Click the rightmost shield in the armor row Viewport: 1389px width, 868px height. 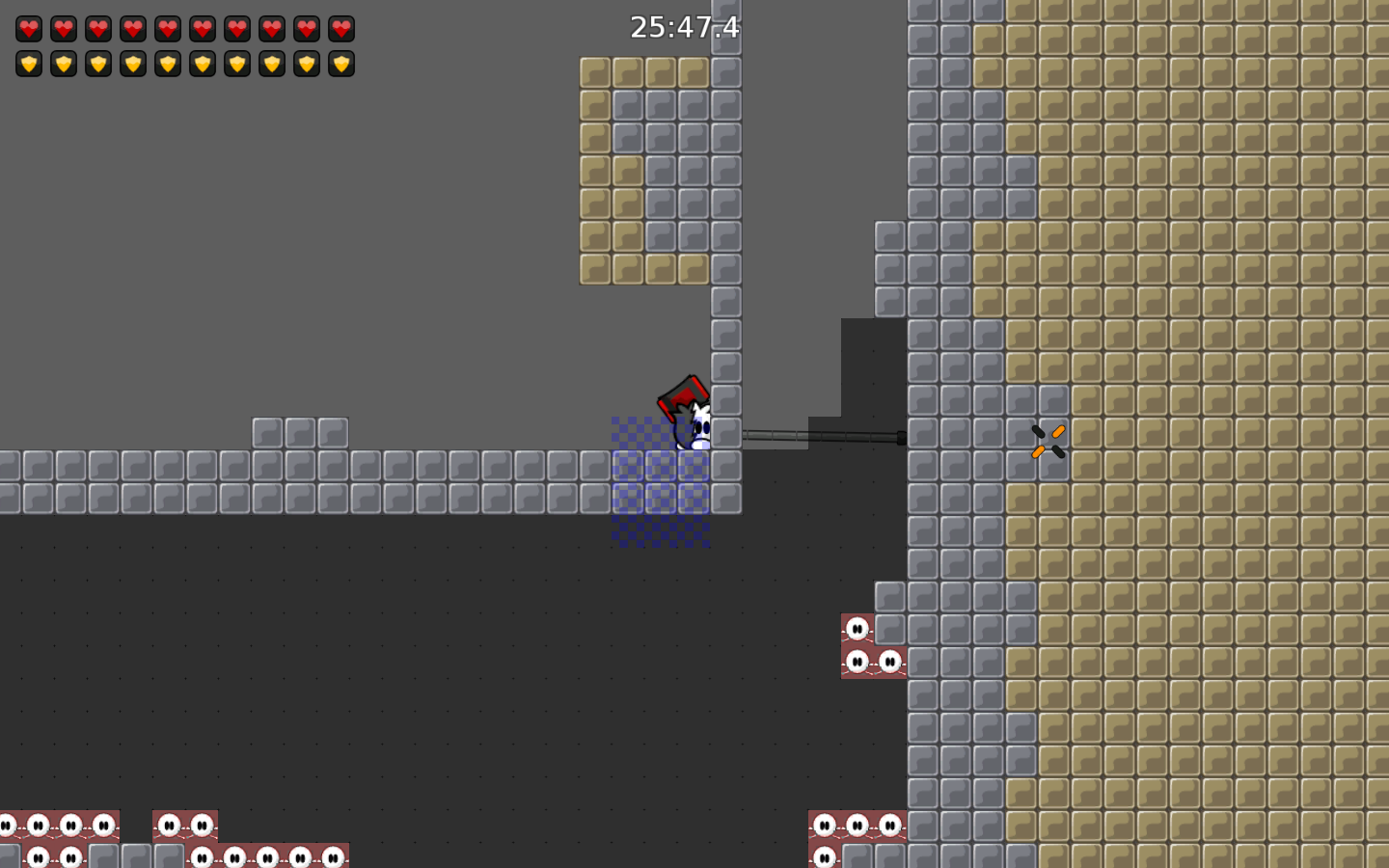point(340,64)
